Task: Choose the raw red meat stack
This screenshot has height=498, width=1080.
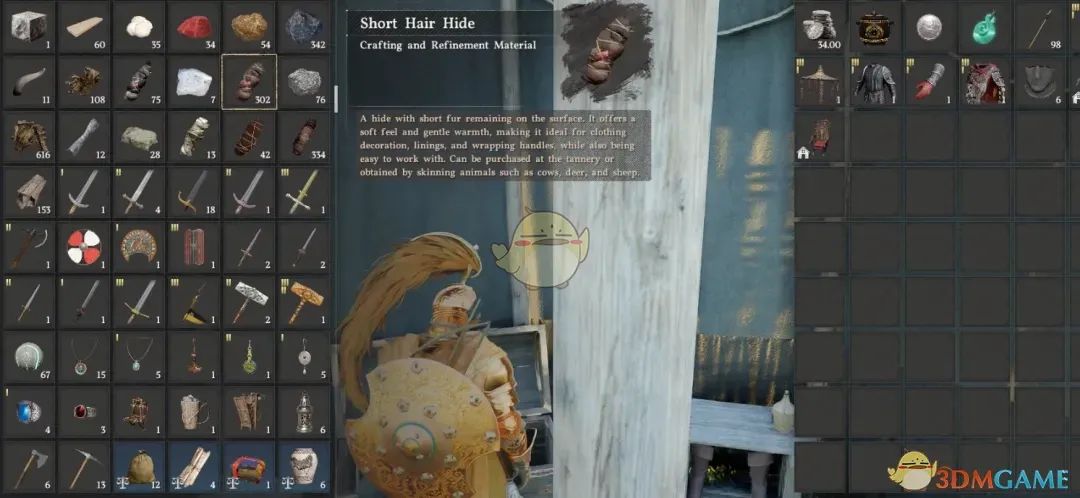Action: 194,27
